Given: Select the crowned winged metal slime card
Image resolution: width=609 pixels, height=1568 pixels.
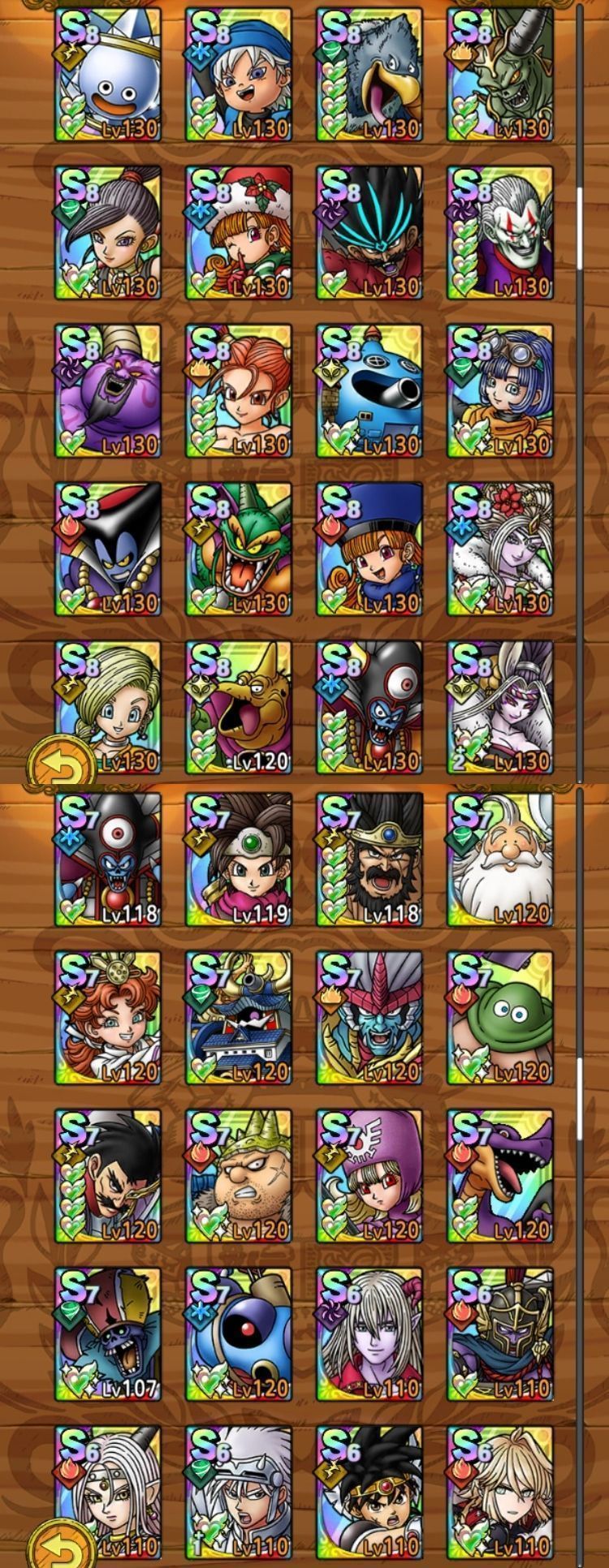Looking at the screenshot, I should point(108,75).
